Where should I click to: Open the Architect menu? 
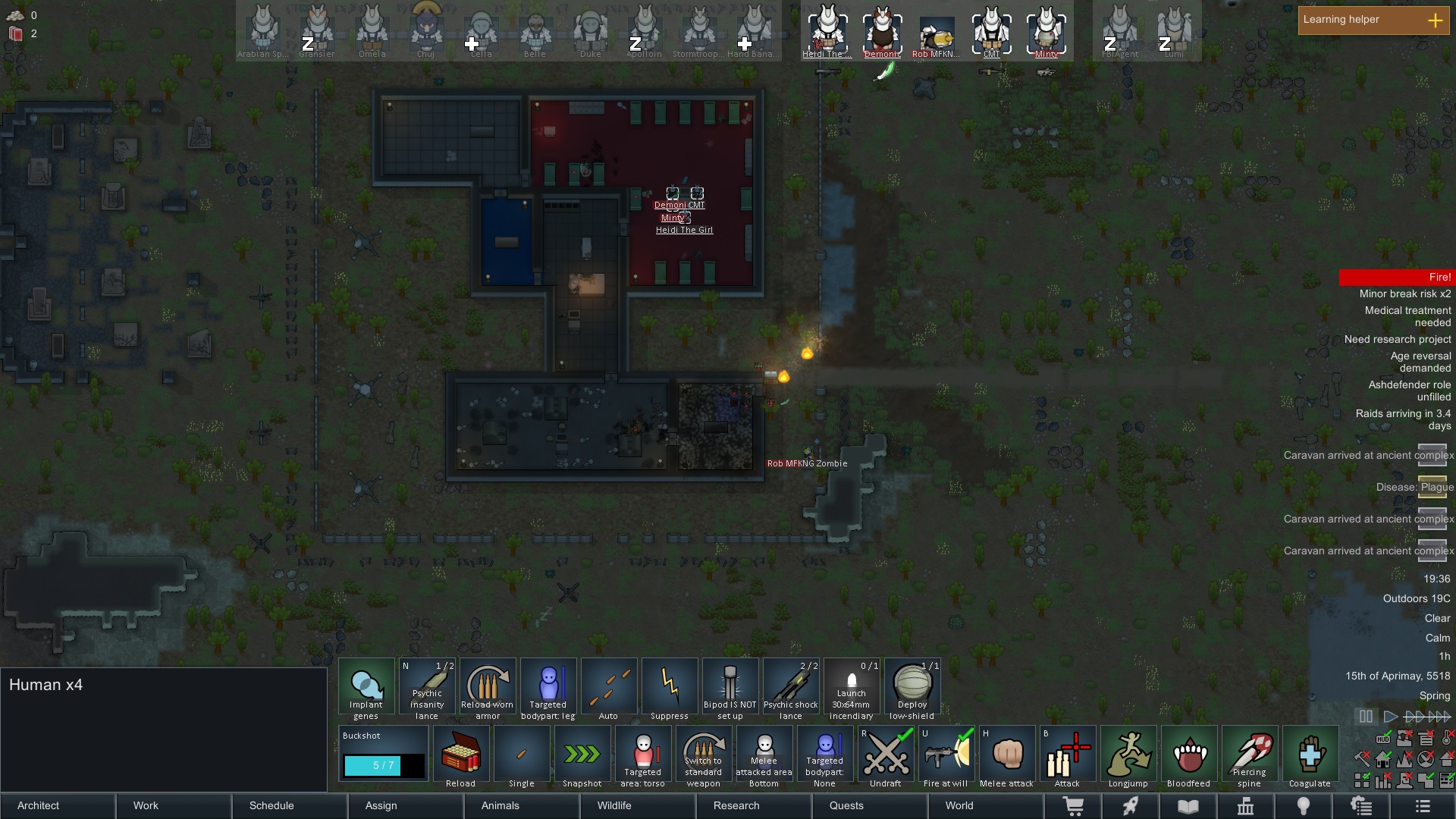[x=58, y=805]
